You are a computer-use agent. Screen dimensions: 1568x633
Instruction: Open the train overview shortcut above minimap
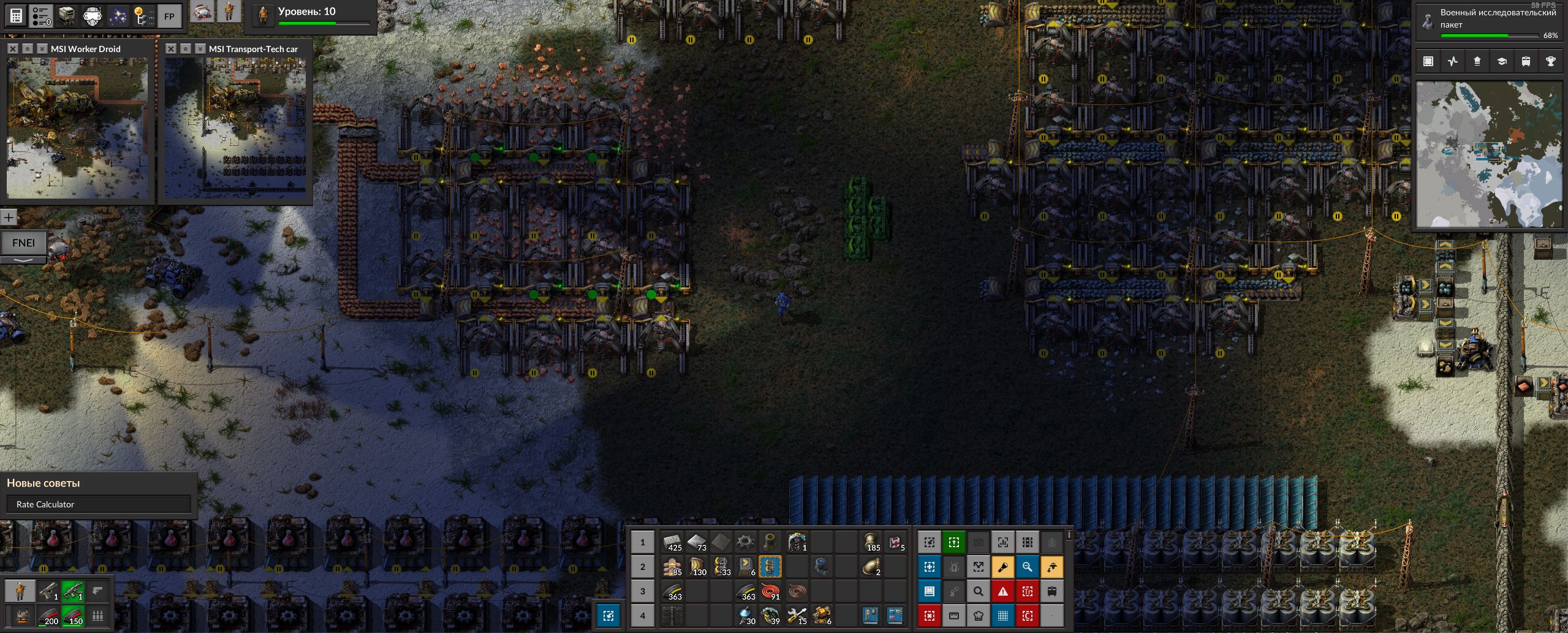coord(1526,61)
